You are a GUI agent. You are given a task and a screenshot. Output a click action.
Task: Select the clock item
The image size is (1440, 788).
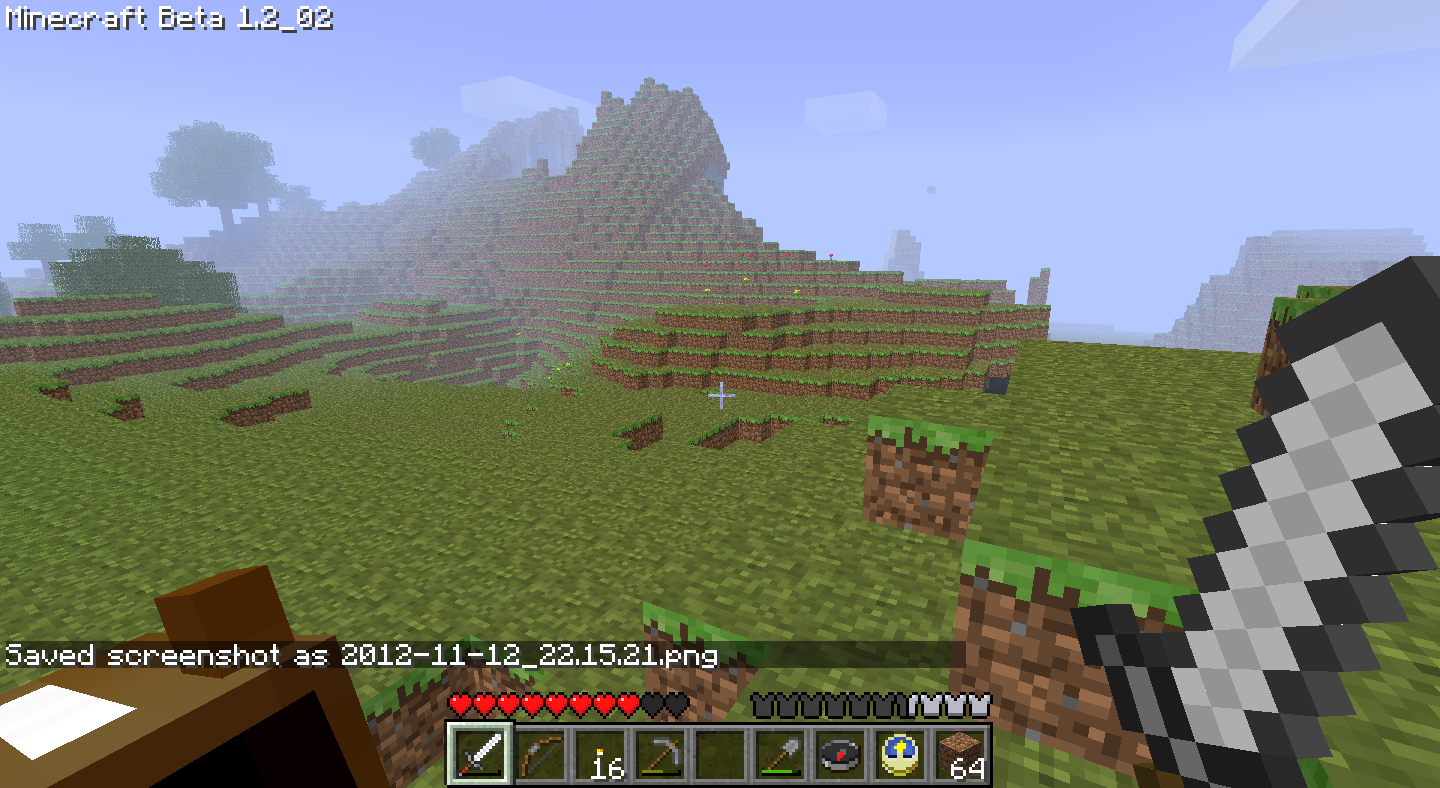tap(899, 757)
